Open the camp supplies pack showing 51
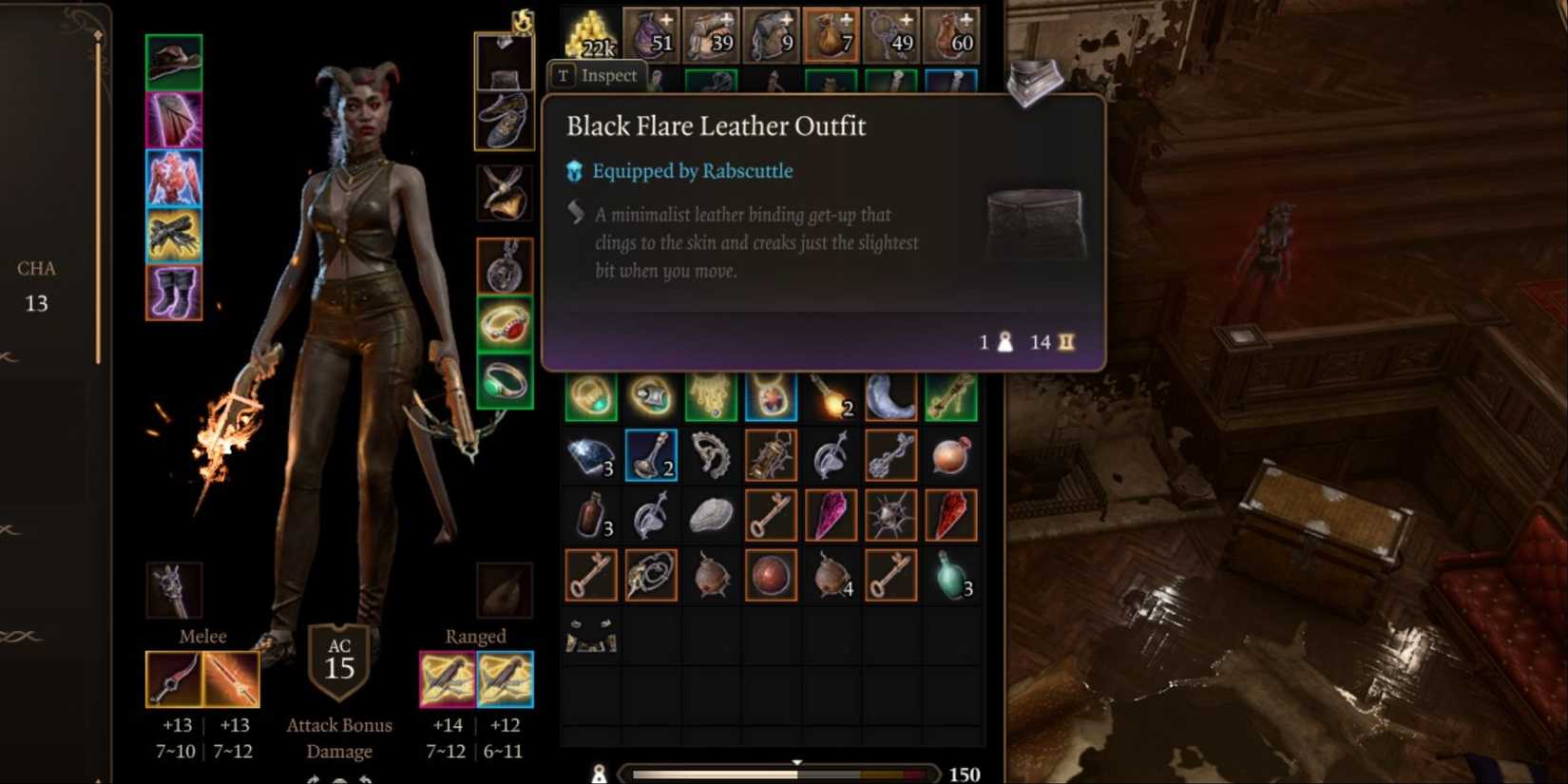This screenshot has width=1568, height=784. (x=651, y=33)
